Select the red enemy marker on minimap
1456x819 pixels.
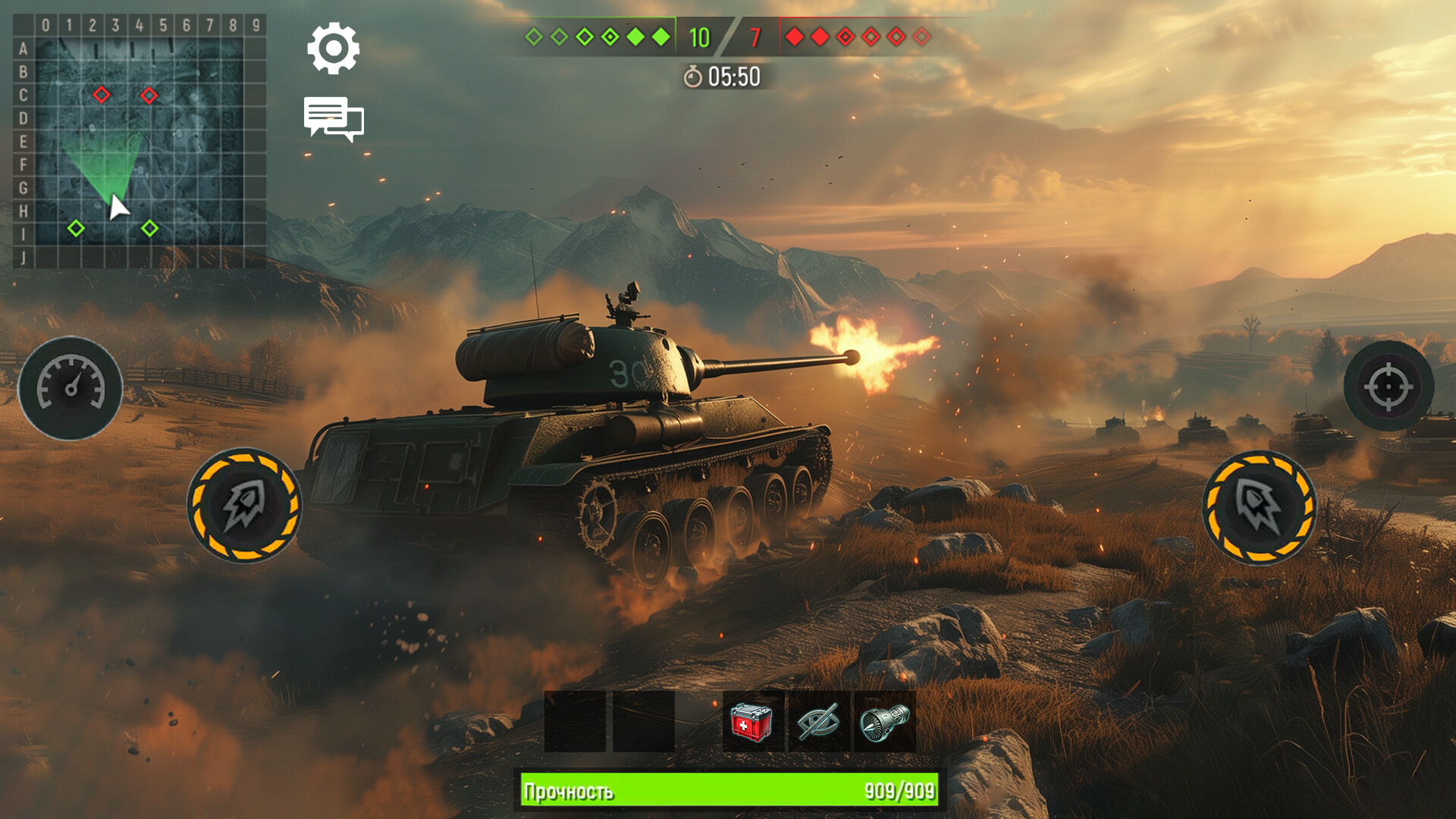coord(102,95)
